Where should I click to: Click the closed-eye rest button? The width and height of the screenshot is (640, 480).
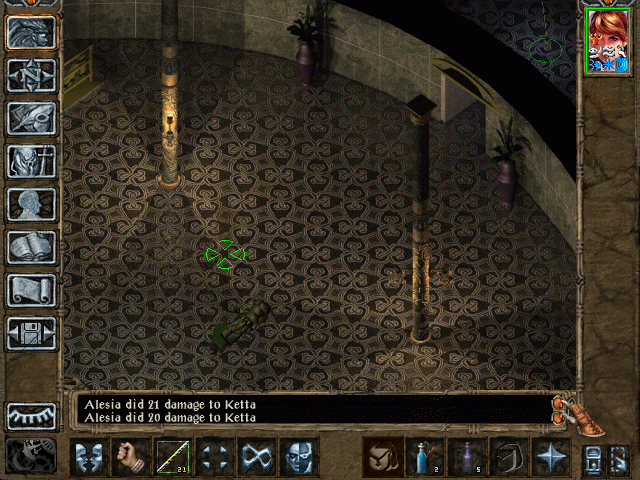coord(32,416)
